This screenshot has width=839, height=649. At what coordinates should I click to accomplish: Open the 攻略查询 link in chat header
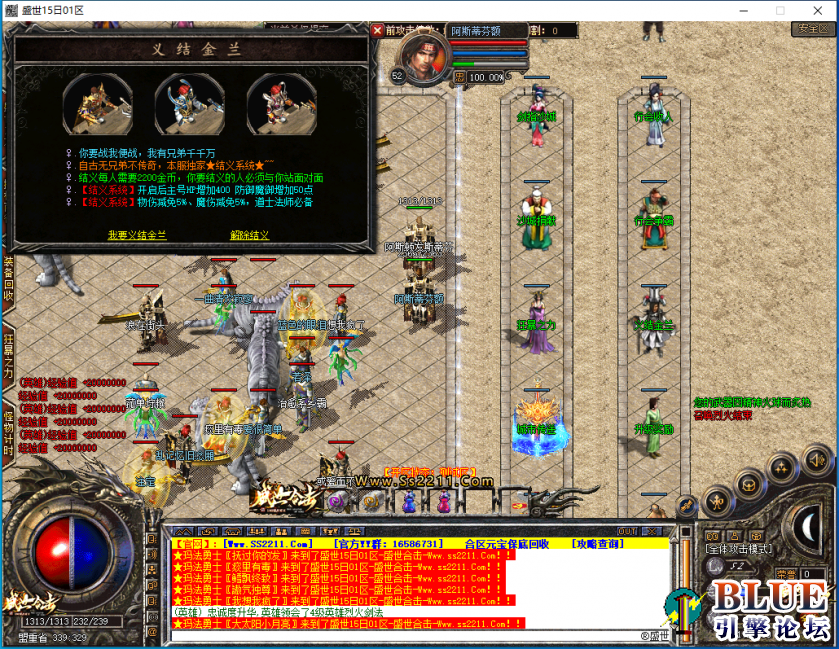click(x=598, y=544)
